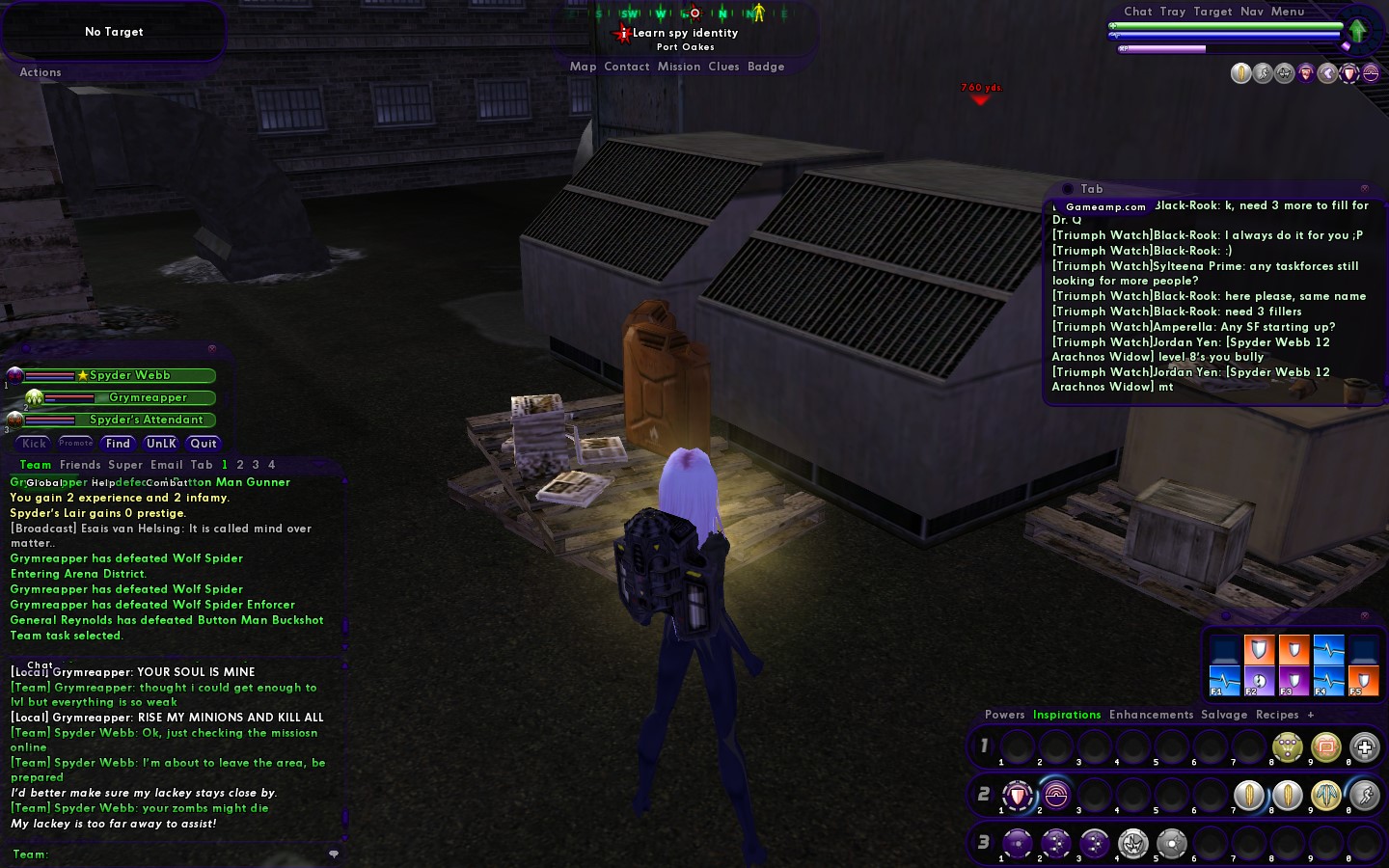
Task: Open the Menu from the top bar
Action: click(x=1287, y=12)
